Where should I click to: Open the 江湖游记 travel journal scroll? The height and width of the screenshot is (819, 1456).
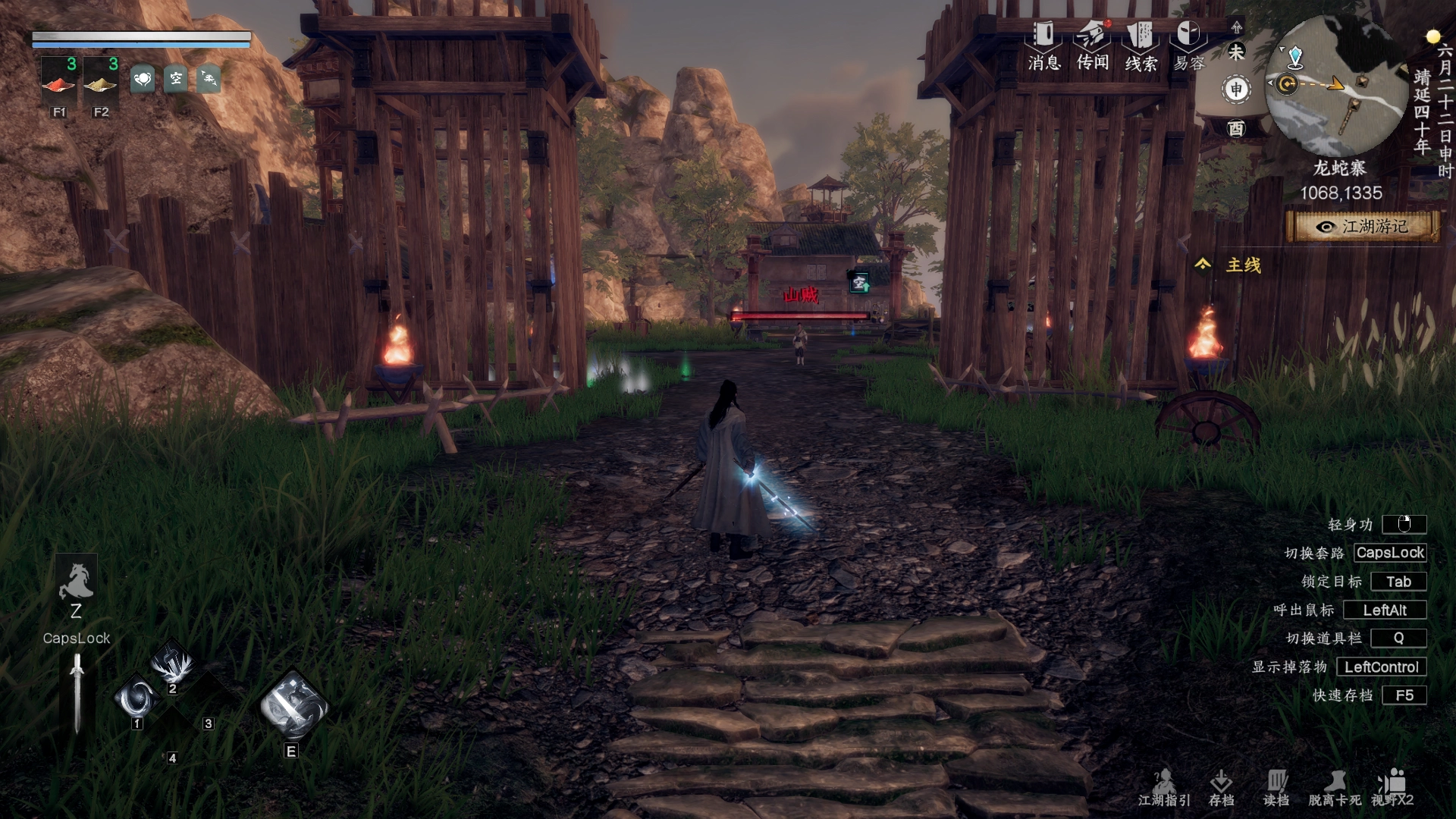click(1363, 227)
